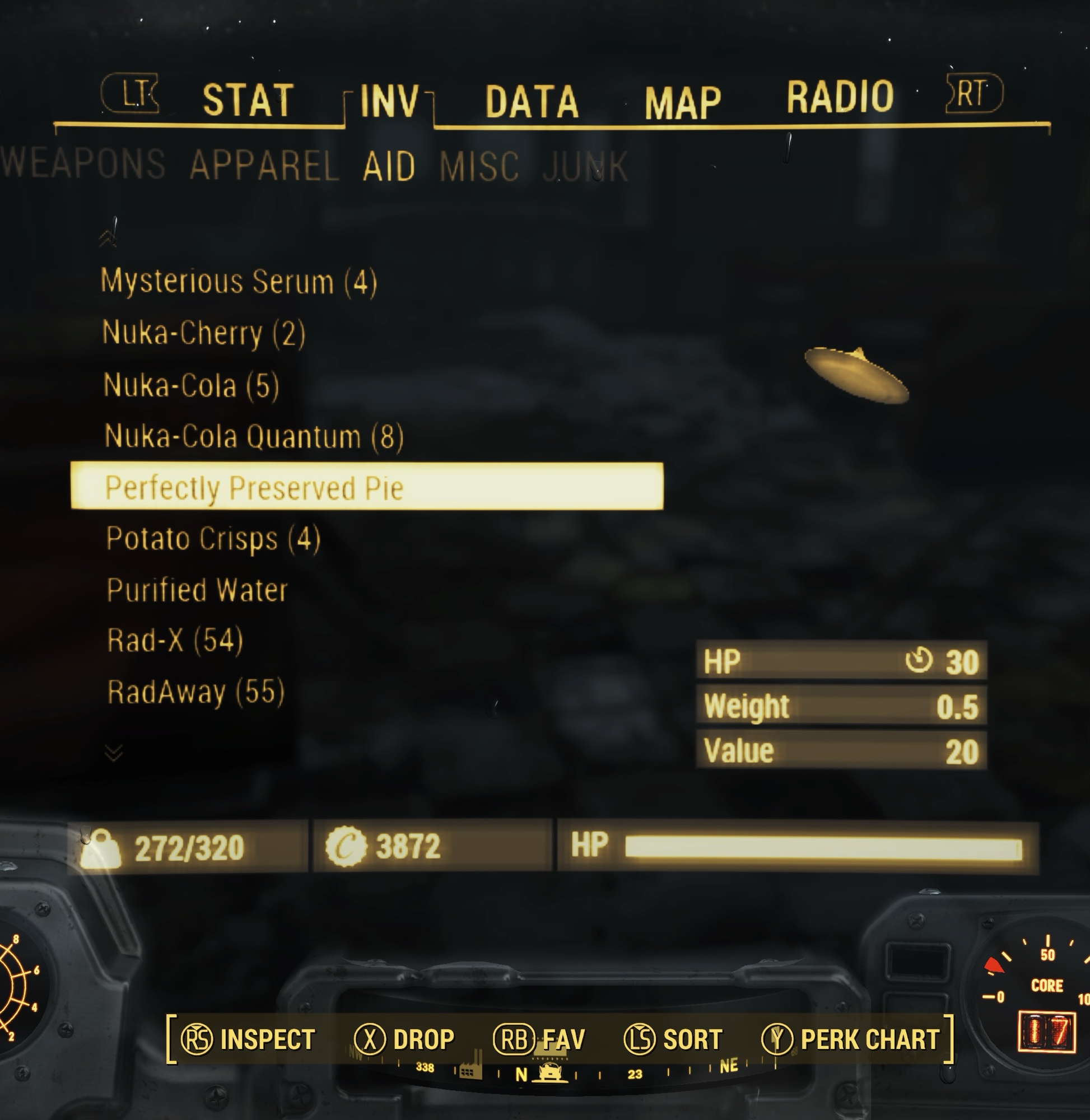Select the Nuka-Cola entry
Viewport: 1090px width, 1120px height.
[191, 385]
